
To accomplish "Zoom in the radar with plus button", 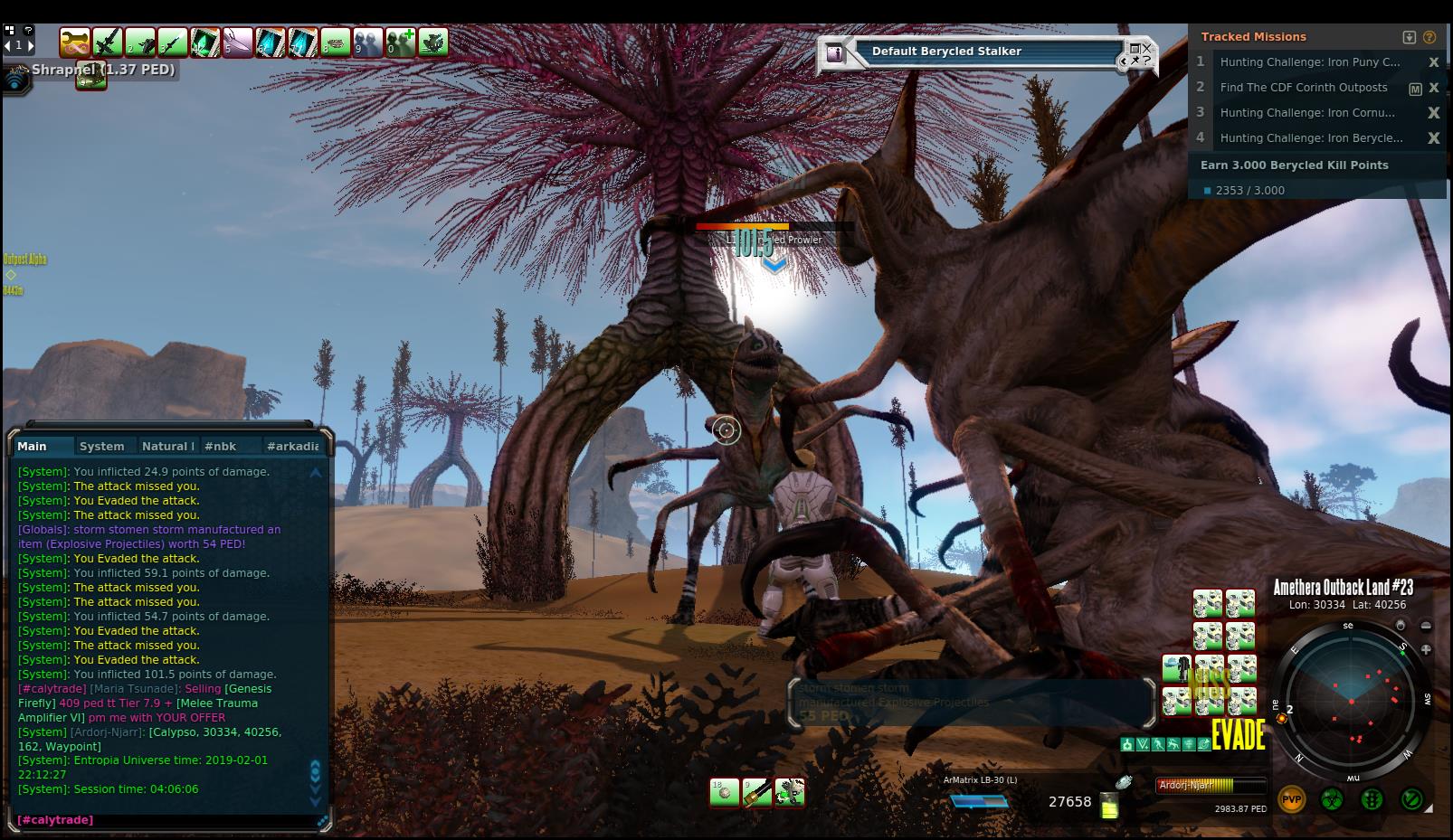I will point(1426,649).
